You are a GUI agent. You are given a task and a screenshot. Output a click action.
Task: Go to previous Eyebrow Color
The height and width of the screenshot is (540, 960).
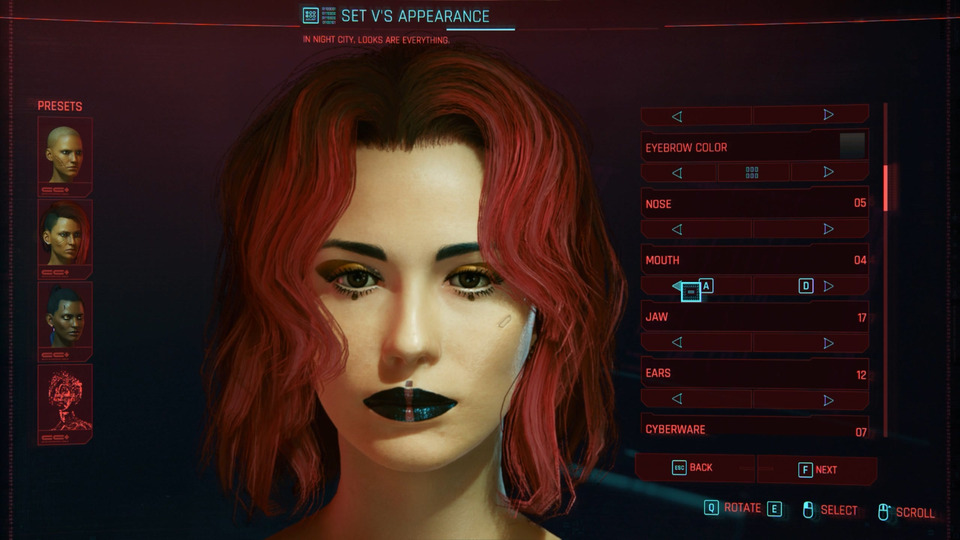coord(677,173)
